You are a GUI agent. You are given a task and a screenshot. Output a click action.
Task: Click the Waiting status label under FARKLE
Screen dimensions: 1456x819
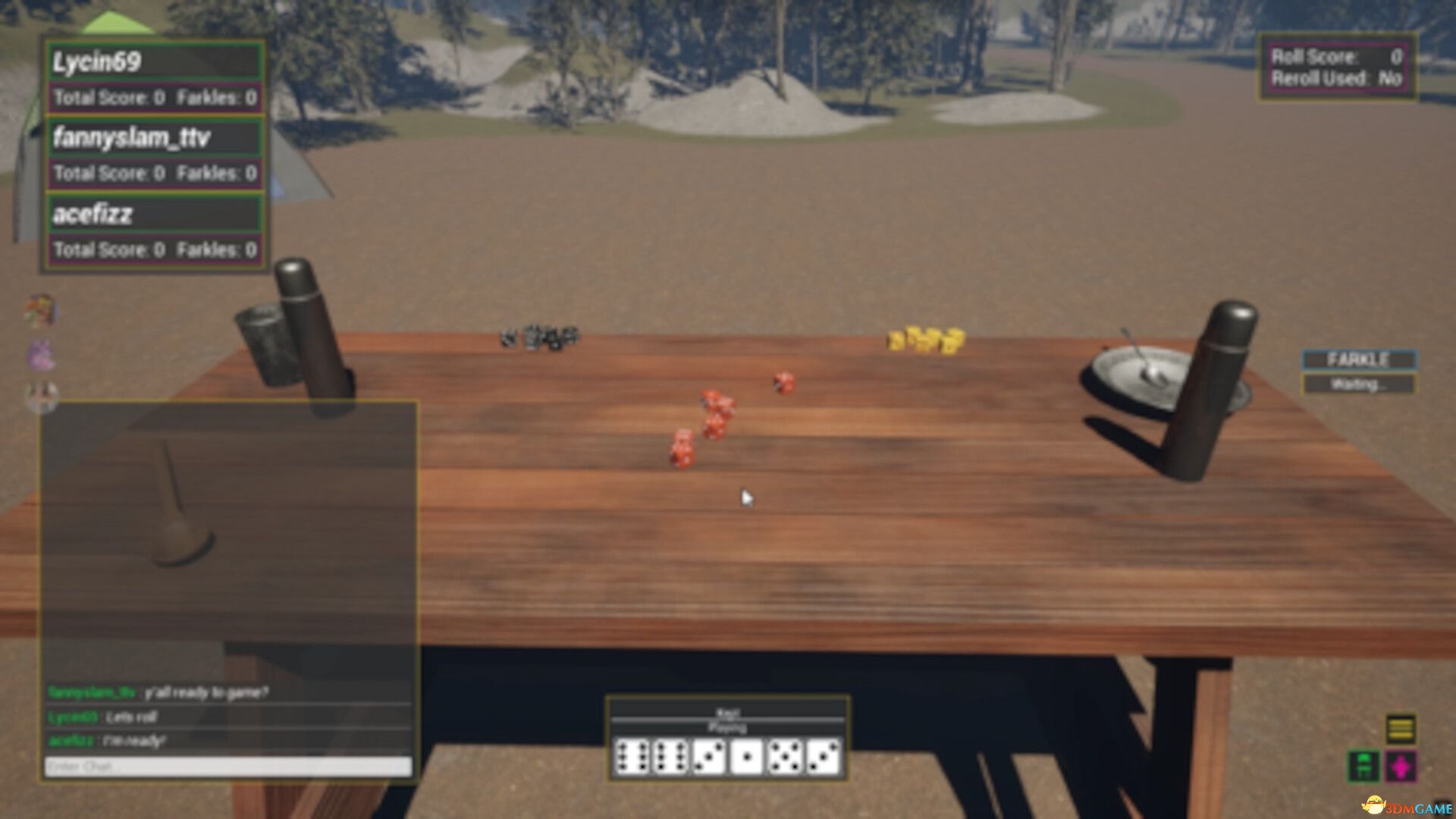pyautogui.click(x=1358, y=383)
